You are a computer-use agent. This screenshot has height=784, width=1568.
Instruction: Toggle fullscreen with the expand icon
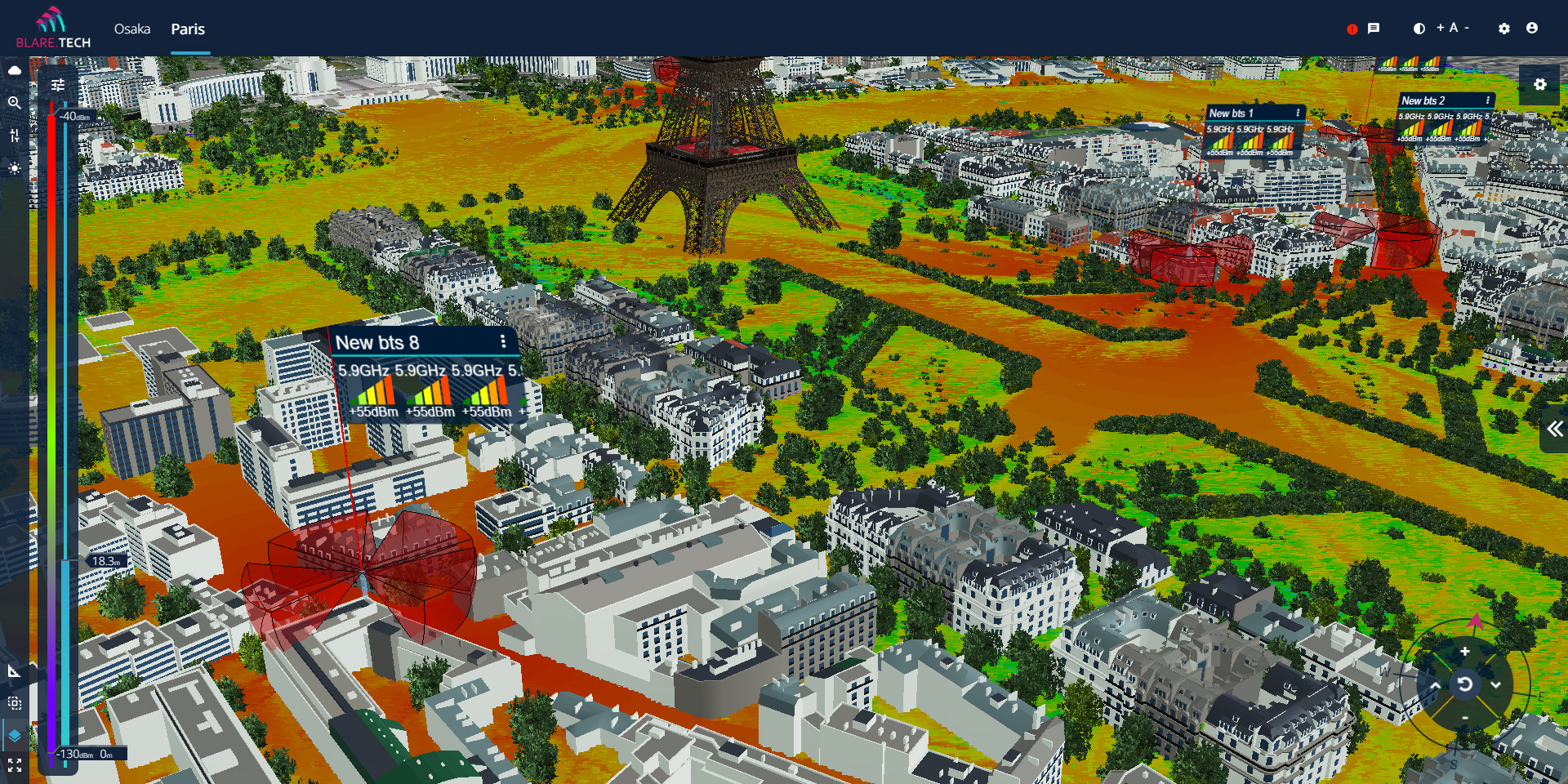tap(15, 766)
